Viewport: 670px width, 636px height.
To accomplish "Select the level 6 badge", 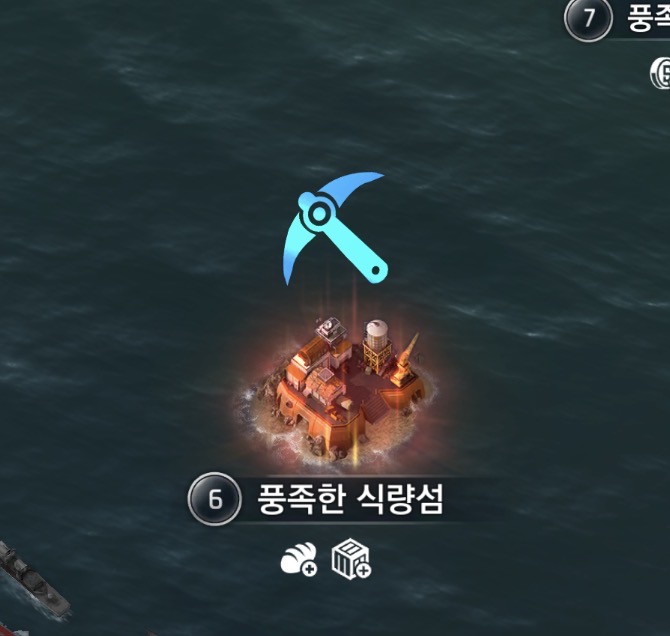I will [x=214, y=499].
